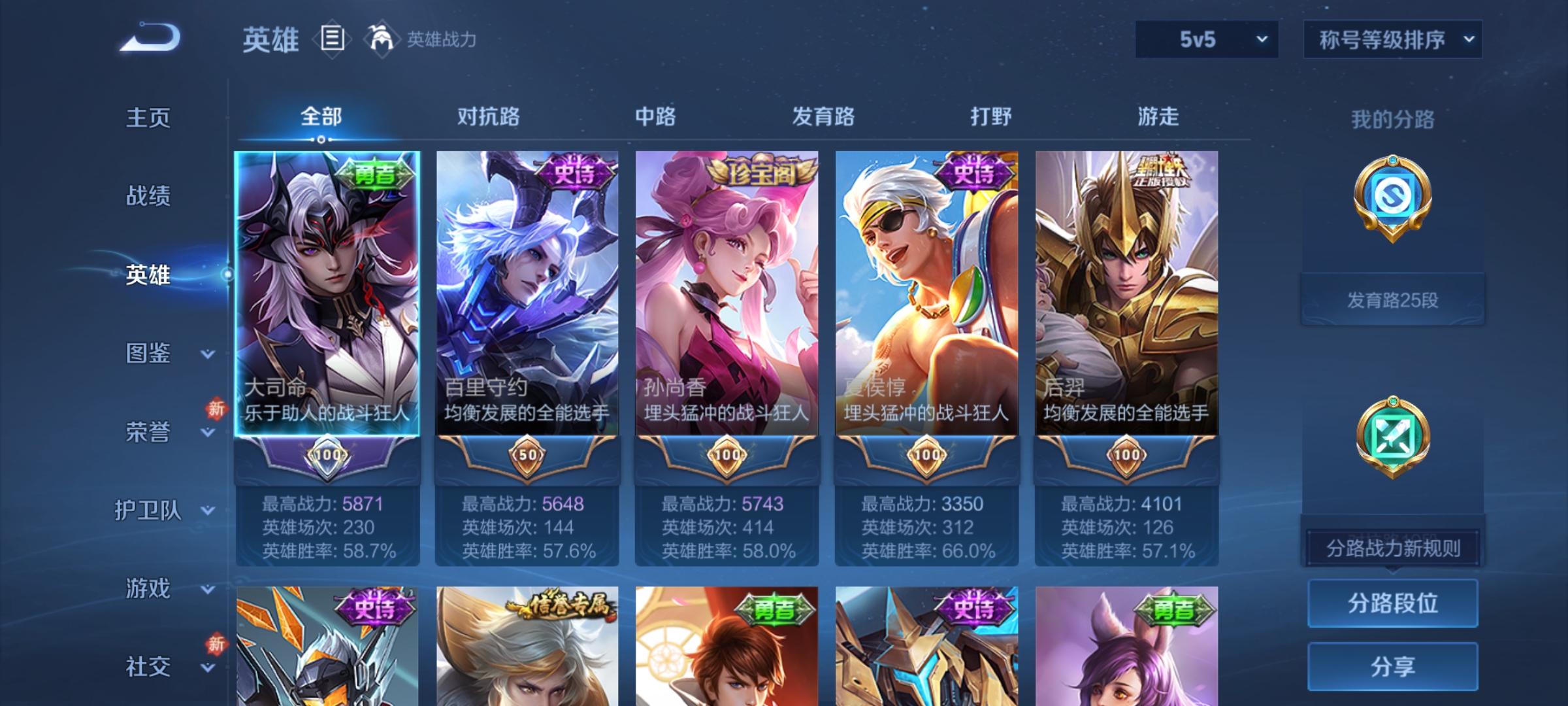This screenshot has width=1568, height=706.
Task: Click 荣誉 with the red 新 badge
Action: (148, 431)
